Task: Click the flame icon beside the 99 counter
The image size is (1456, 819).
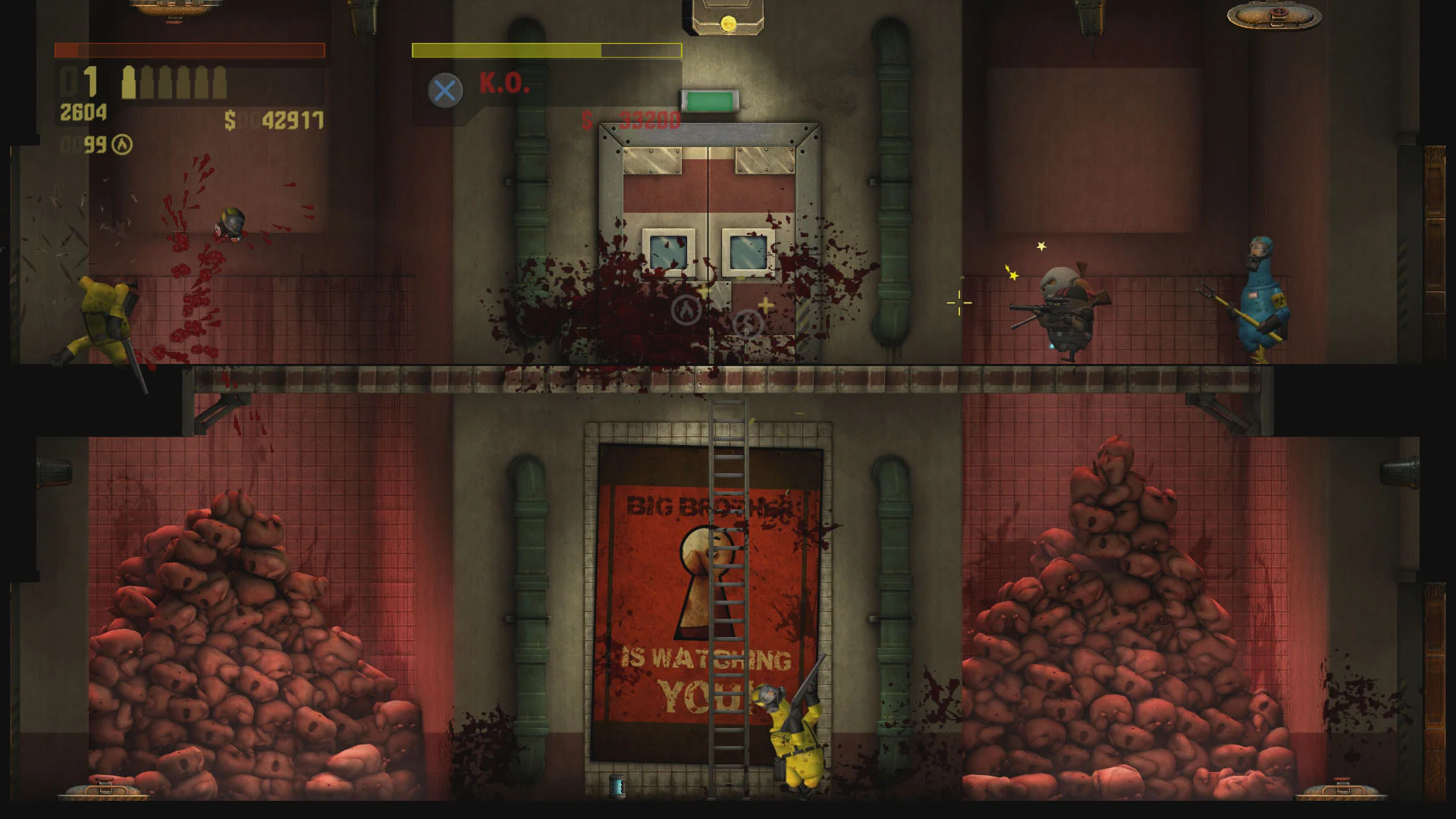Action: 123,144
